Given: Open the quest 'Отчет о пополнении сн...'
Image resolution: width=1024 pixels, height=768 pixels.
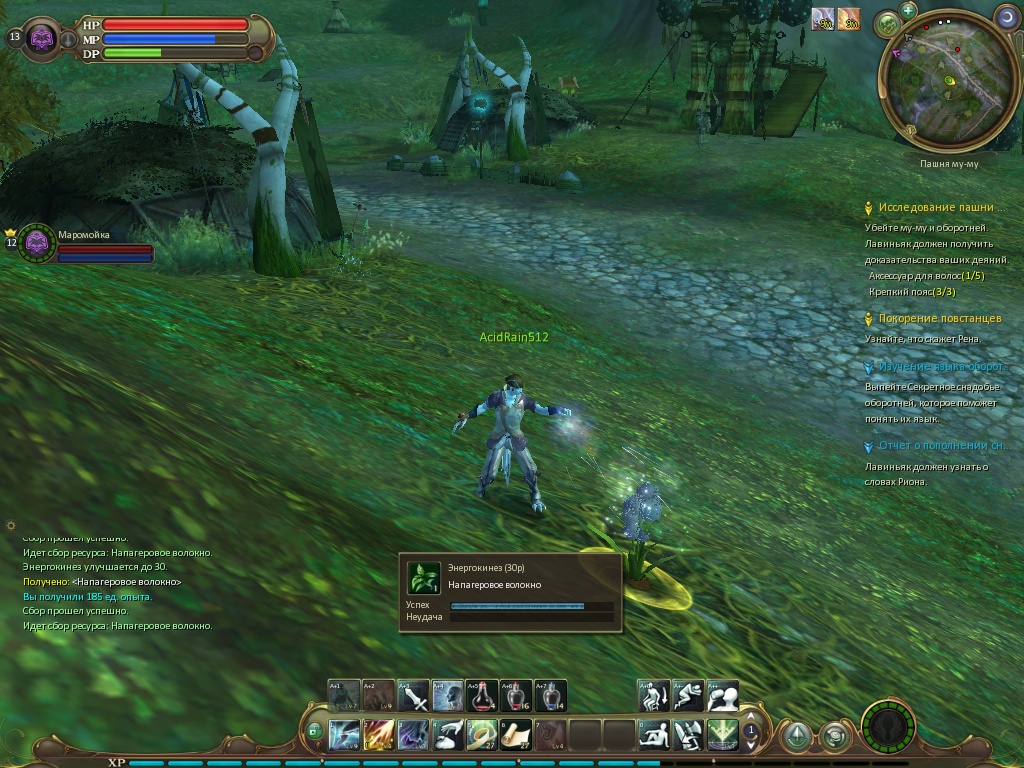Looking at the screenshot, I should 939,446.
